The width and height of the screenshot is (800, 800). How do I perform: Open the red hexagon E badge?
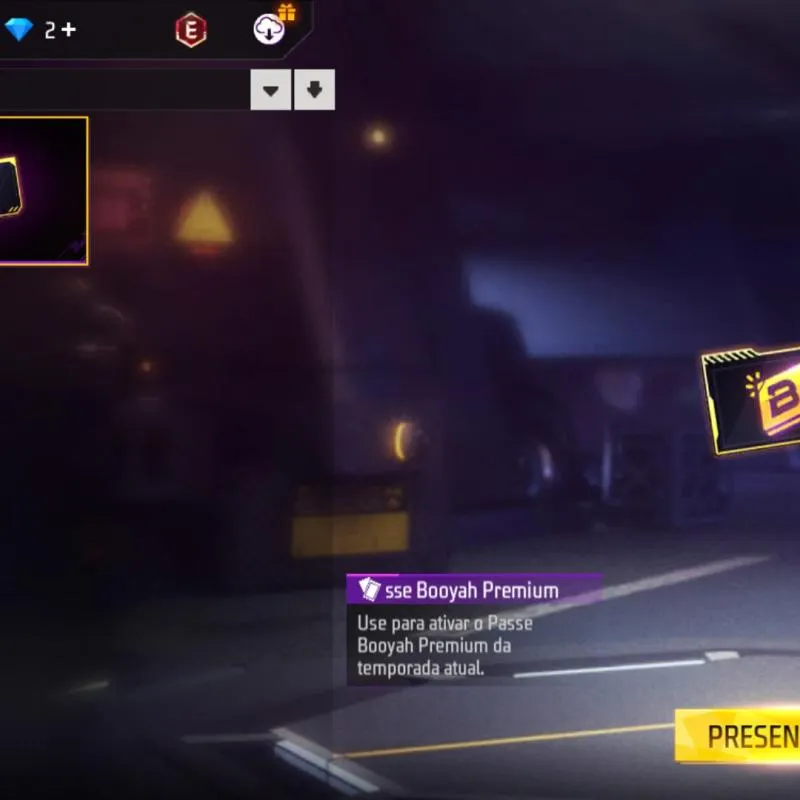190,30
